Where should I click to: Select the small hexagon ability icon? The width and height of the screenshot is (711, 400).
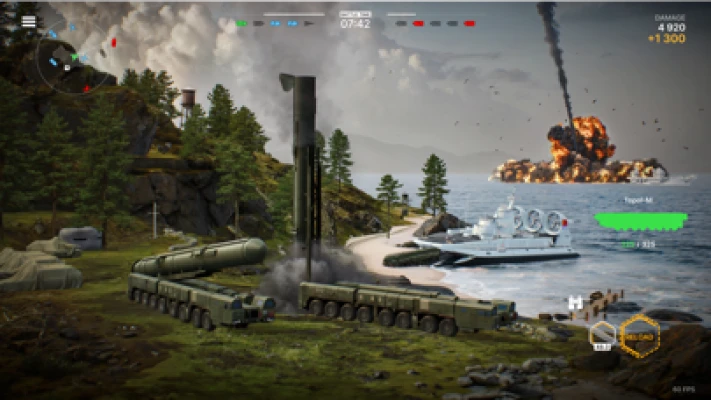pos(602,334)
